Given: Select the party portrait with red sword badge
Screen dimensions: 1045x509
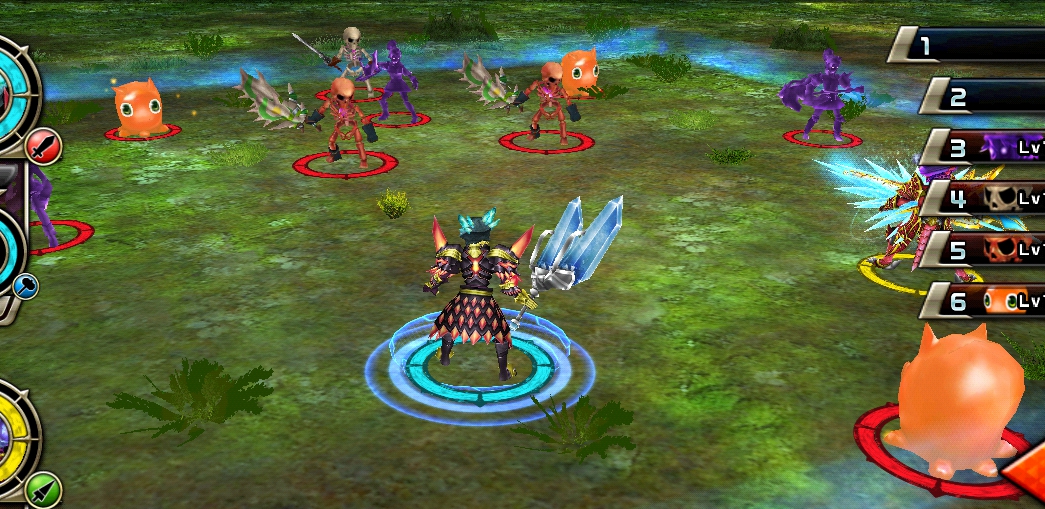Looking at the screenshot, I should click(x=15, y=90).
